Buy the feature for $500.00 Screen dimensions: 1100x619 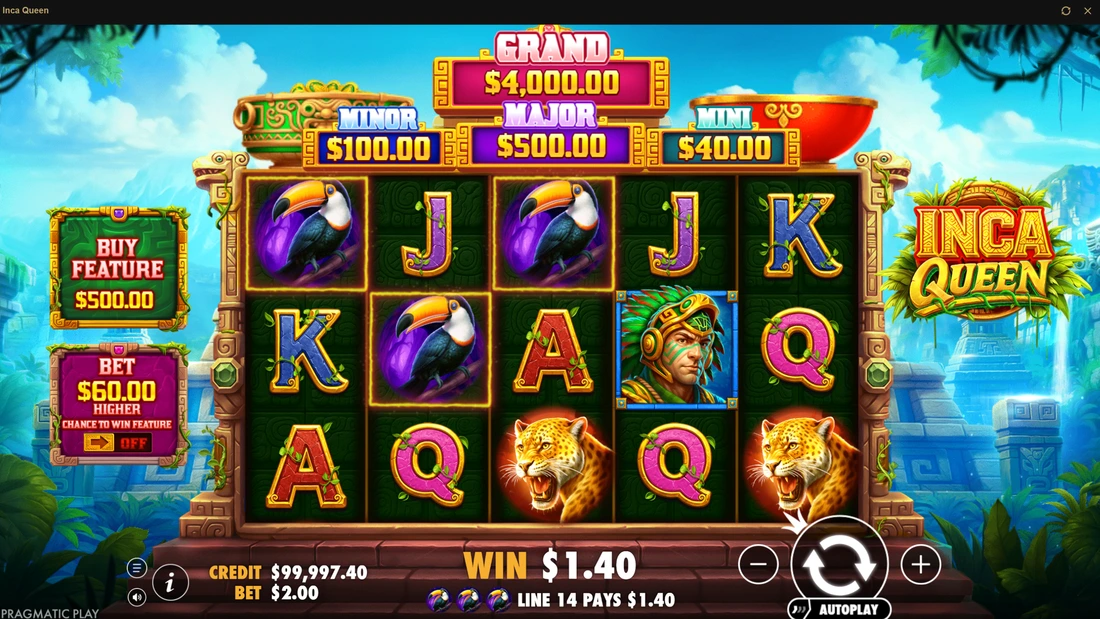[118, 269]
